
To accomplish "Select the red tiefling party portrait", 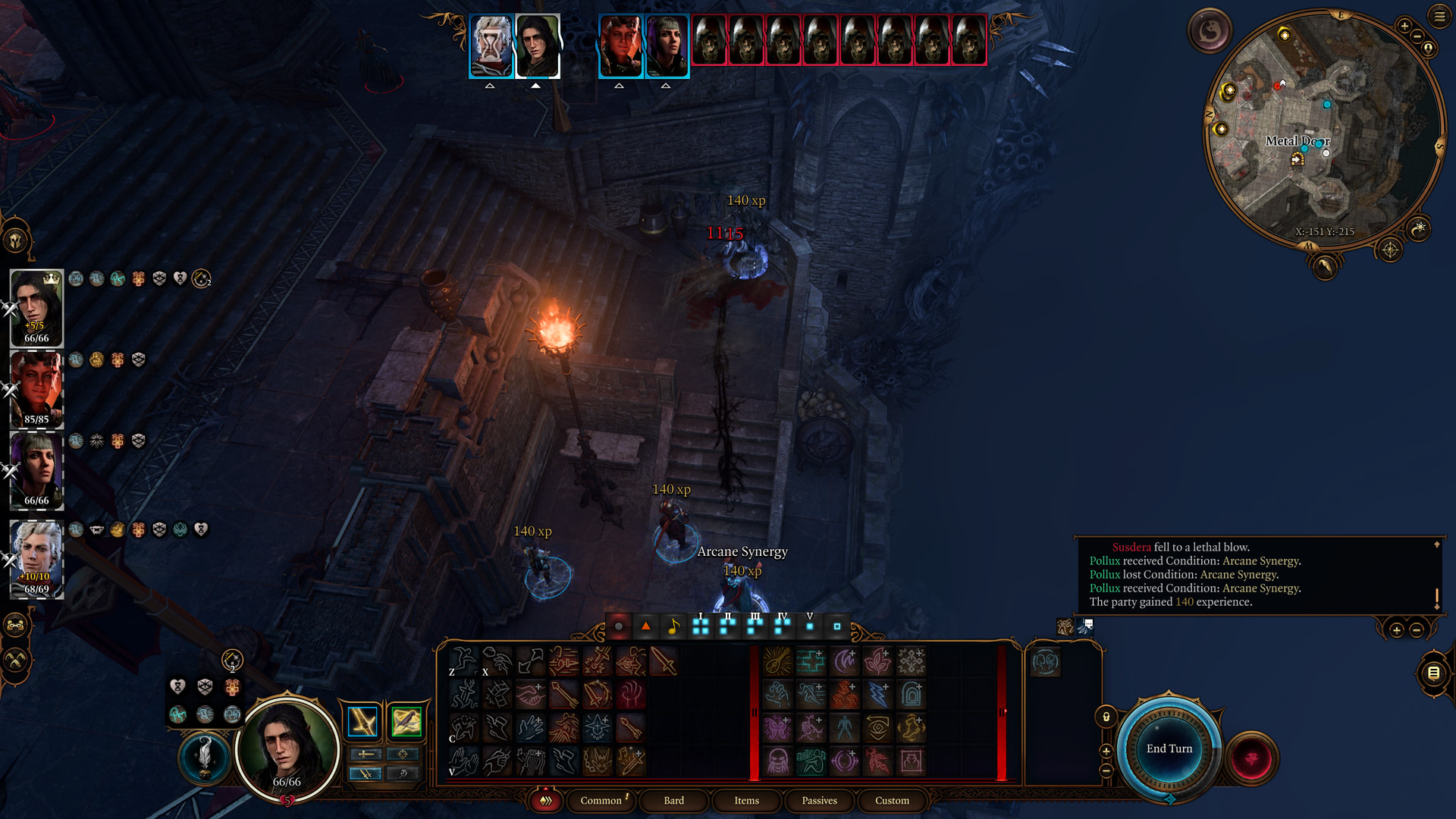I will [x=36, y=389].
